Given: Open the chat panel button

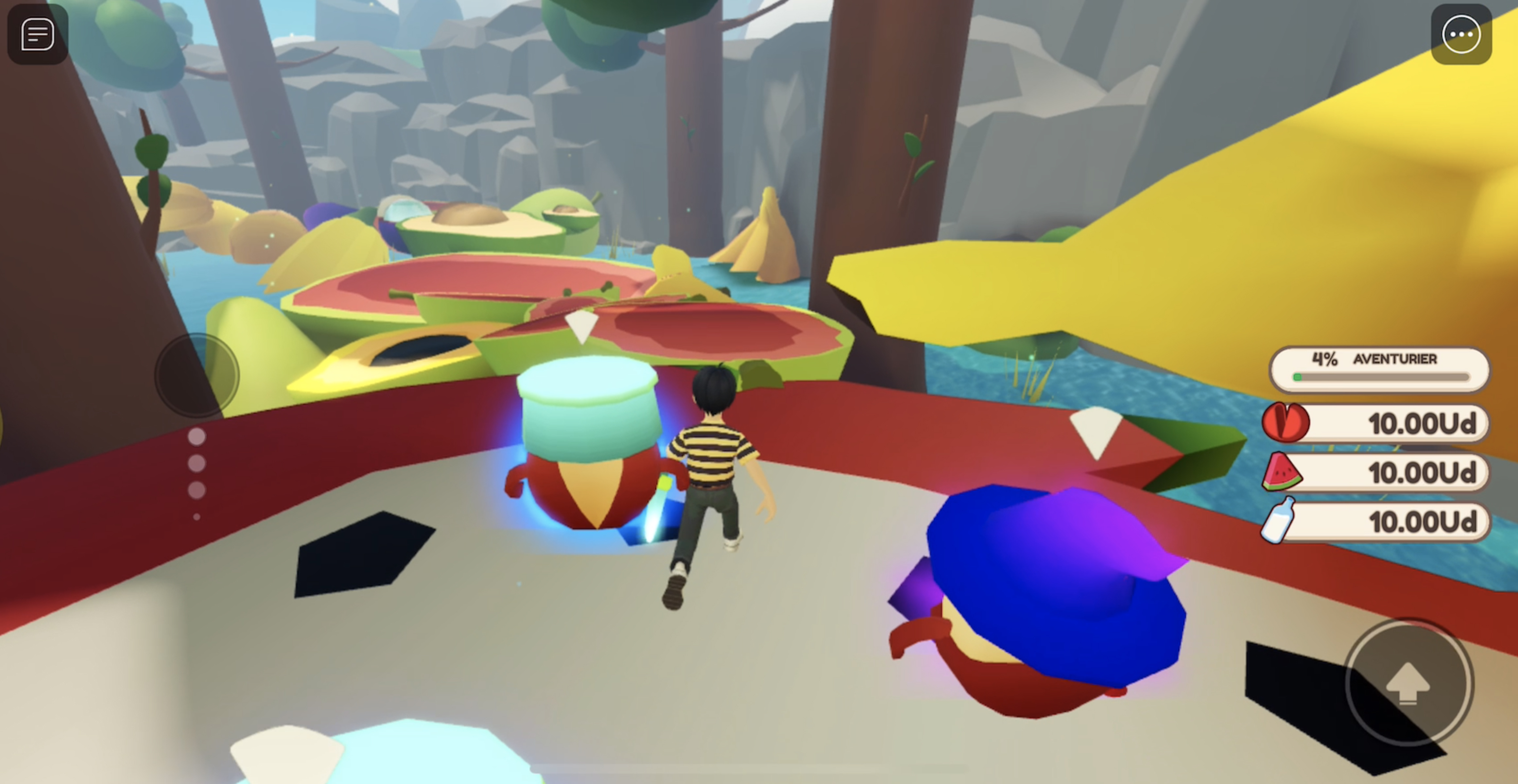Looking at the screenshot, I should 37,34.
